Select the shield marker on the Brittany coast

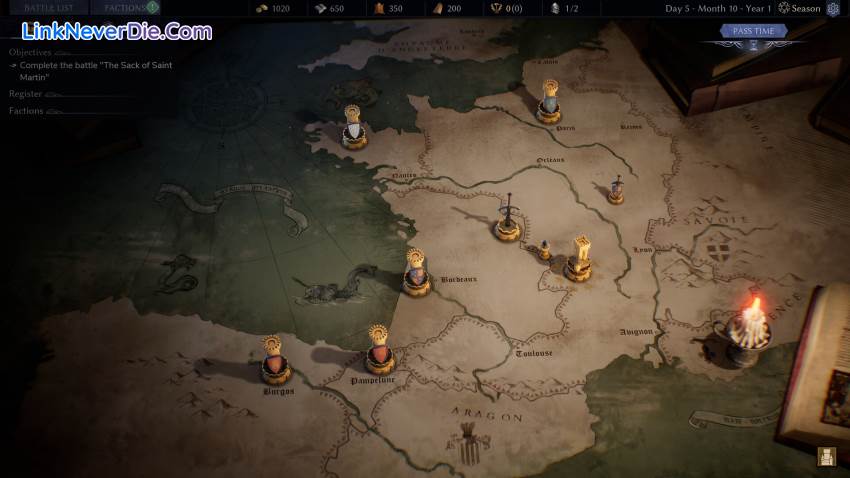[x=352, y=129]
